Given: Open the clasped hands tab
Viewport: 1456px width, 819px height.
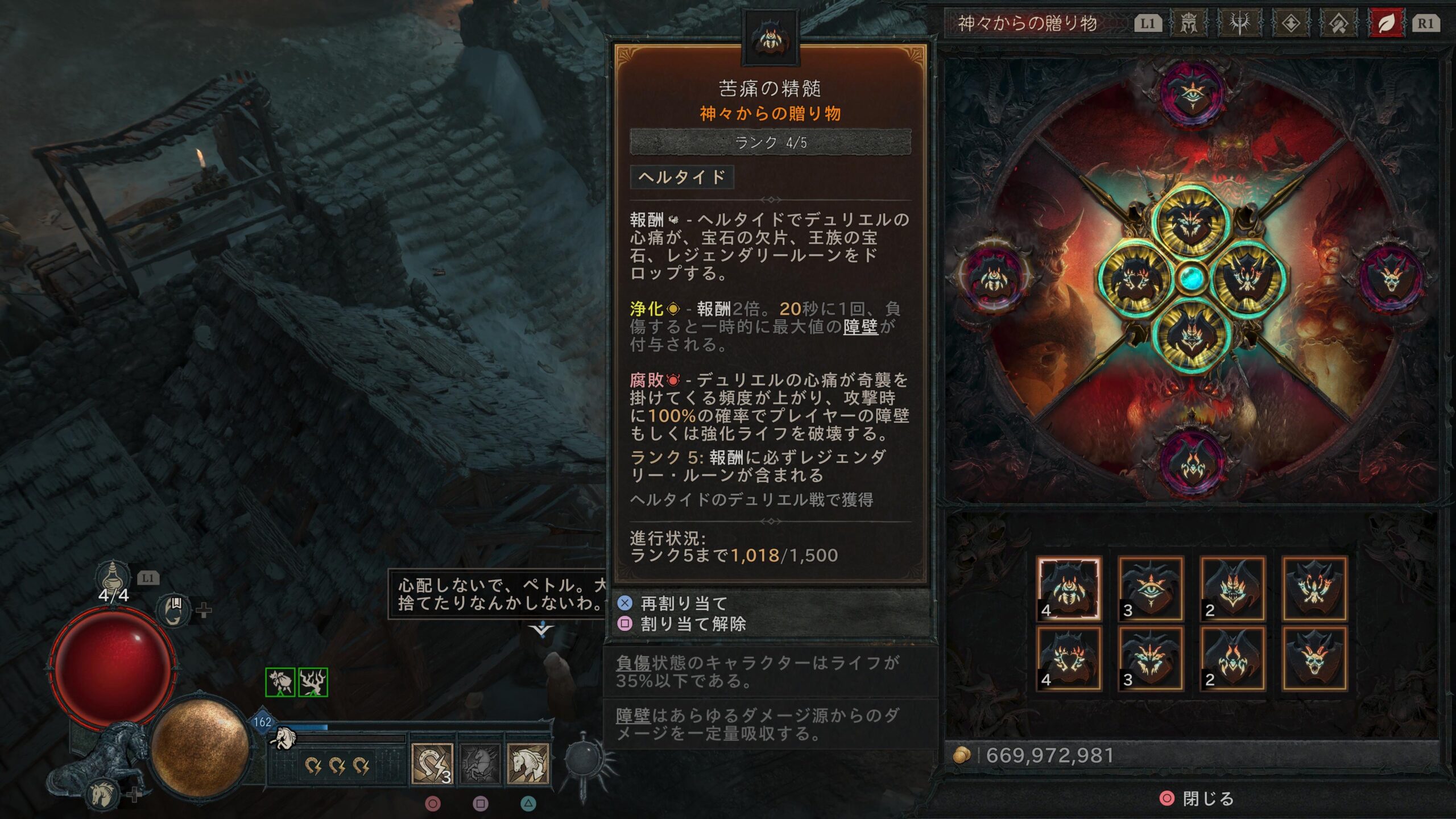Looking at the screenshot, I should (x=1338, y=23).
